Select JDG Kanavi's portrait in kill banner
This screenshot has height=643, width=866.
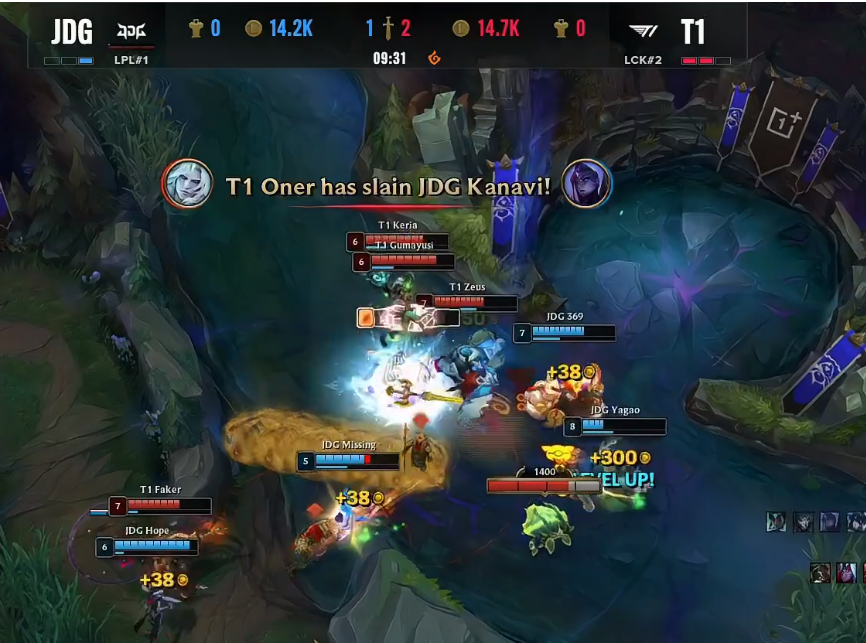point(587,184)
